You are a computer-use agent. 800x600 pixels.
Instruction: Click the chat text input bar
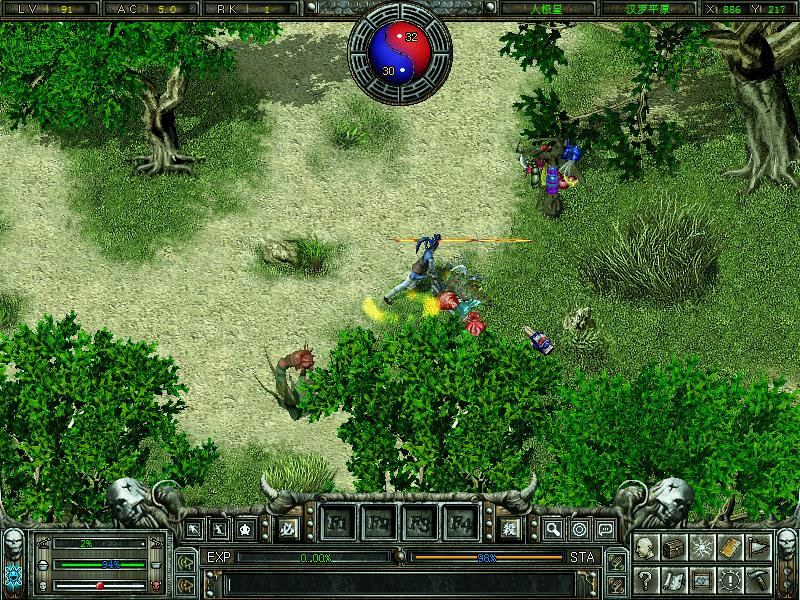point(400,582)
